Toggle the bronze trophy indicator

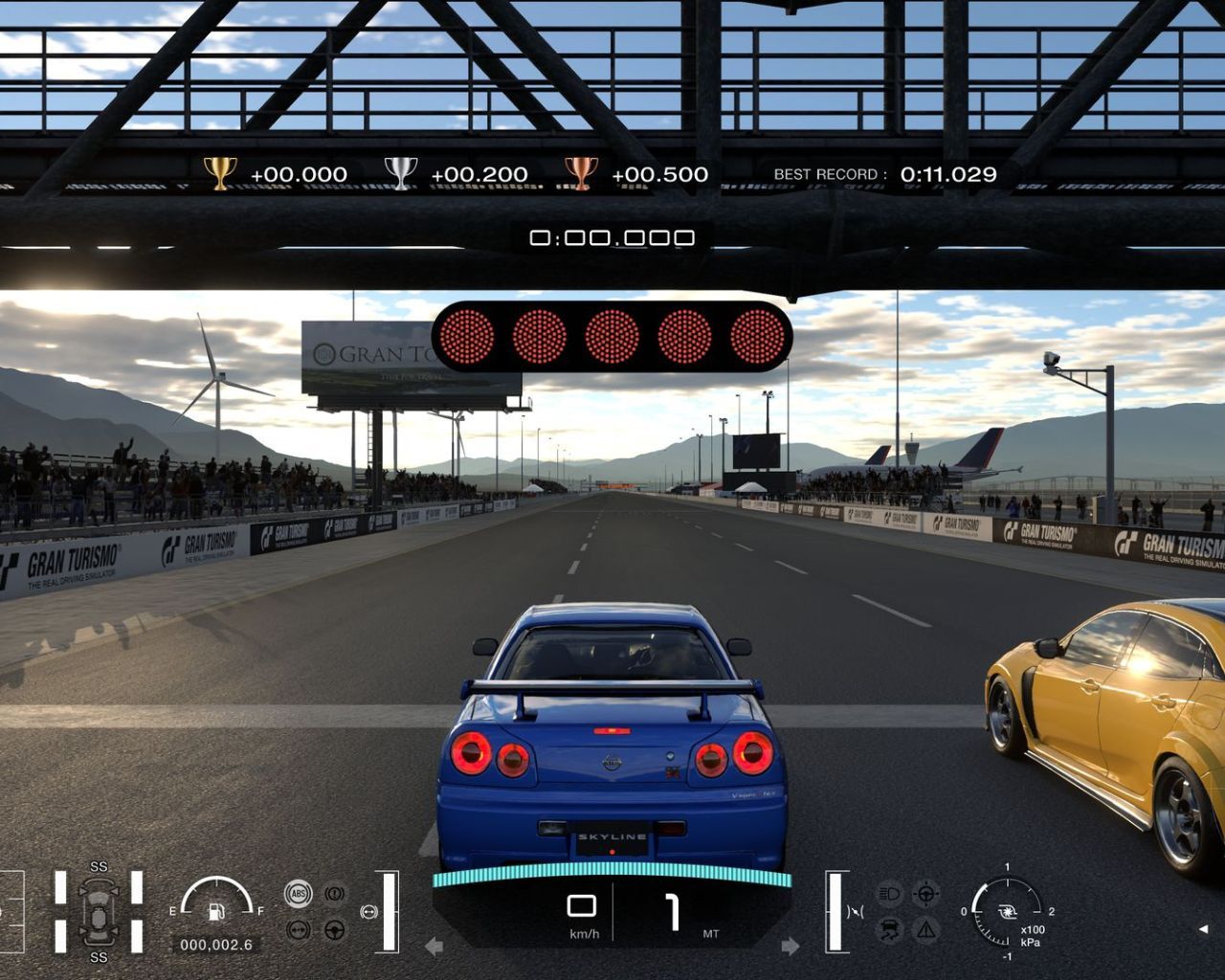tap(580, 174)
